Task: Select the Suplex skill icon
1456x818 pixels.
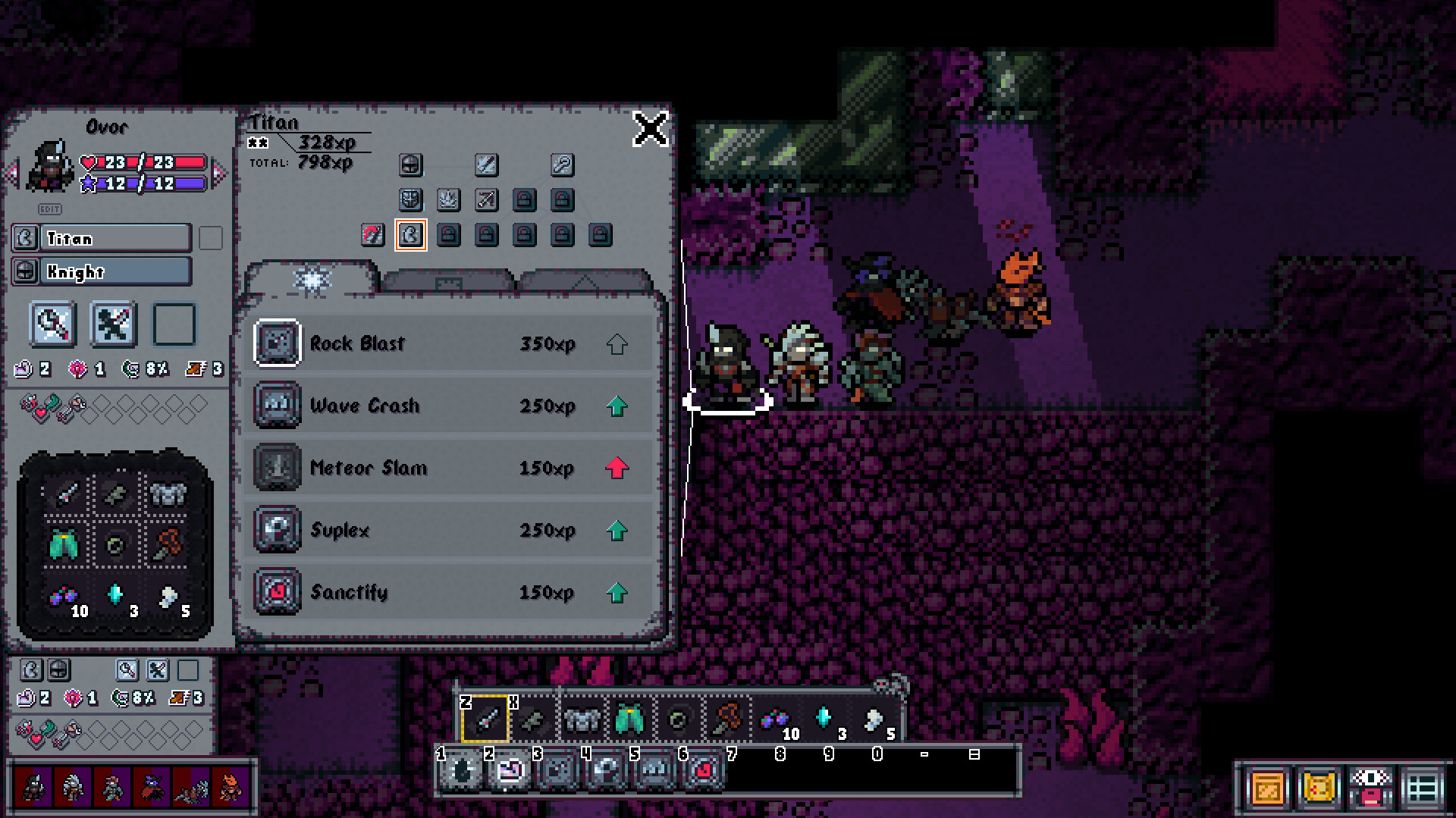Action: [x=277, y=530]
